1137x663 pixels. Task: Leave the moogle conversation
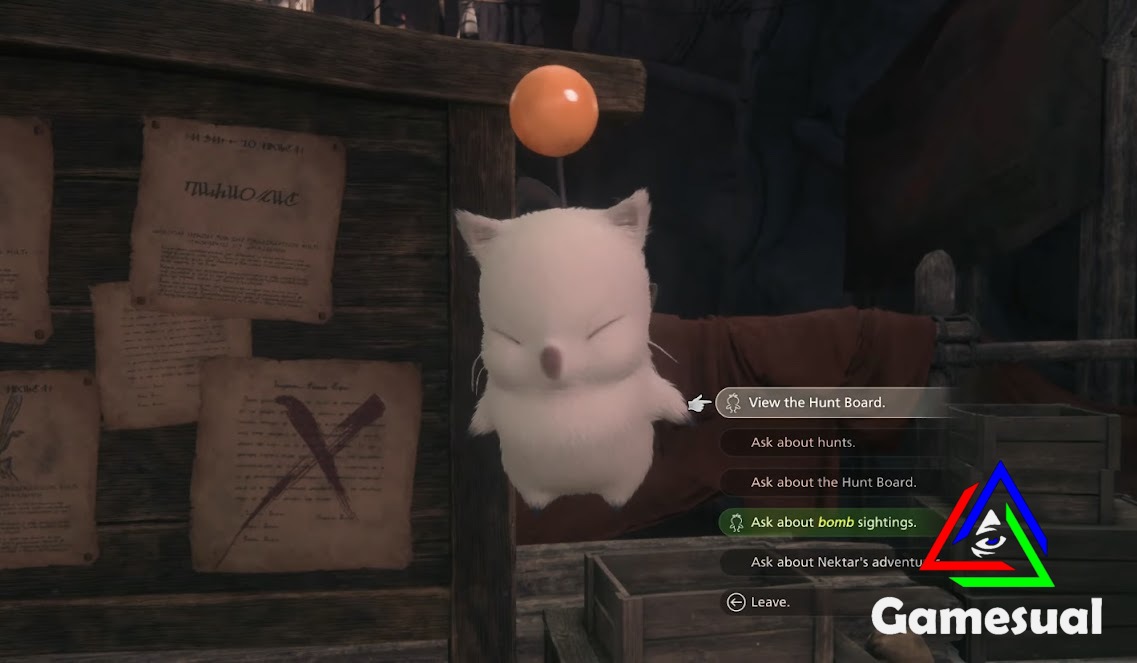coord(769,602)
